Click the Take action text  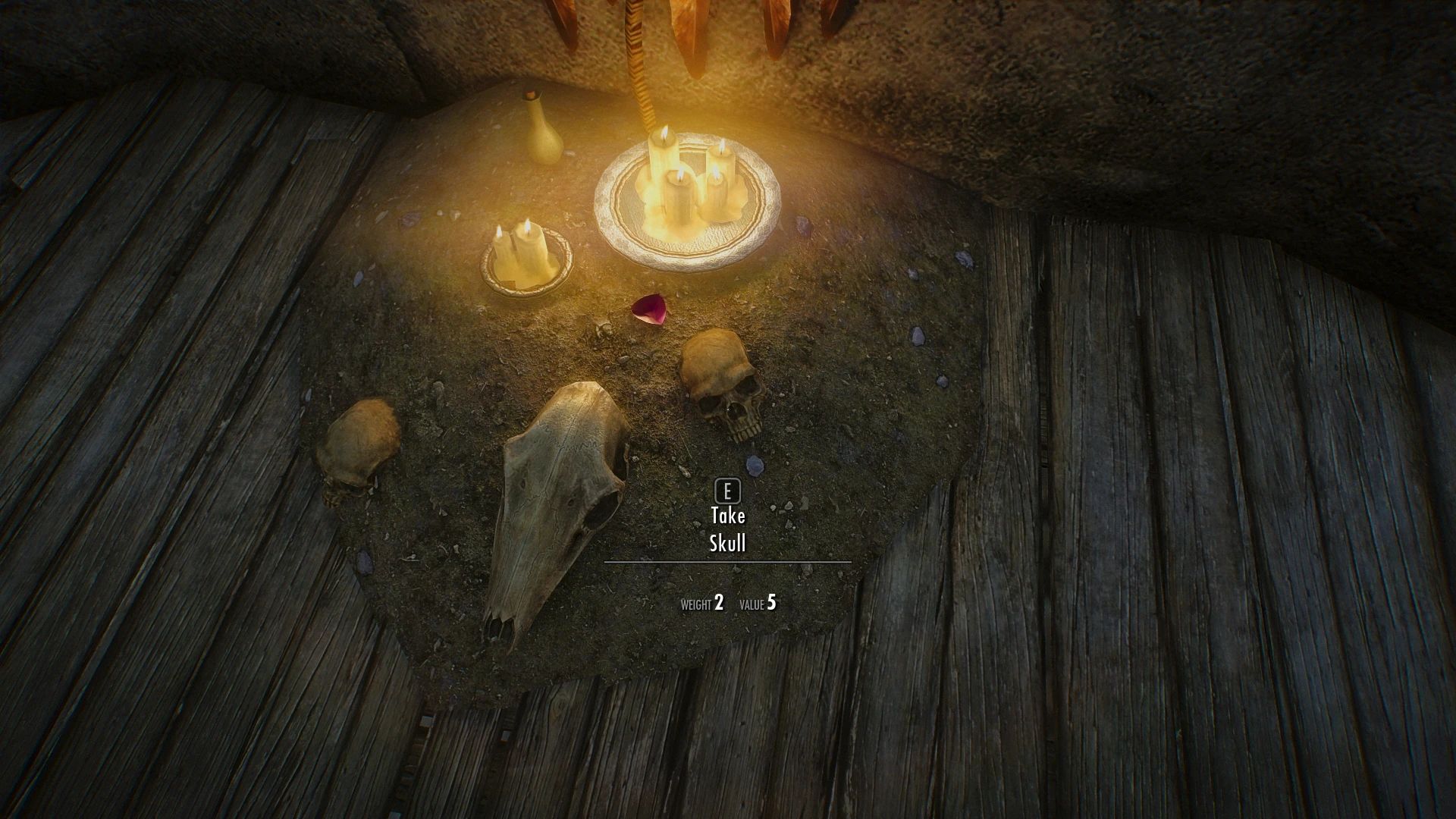click(726, 514)
